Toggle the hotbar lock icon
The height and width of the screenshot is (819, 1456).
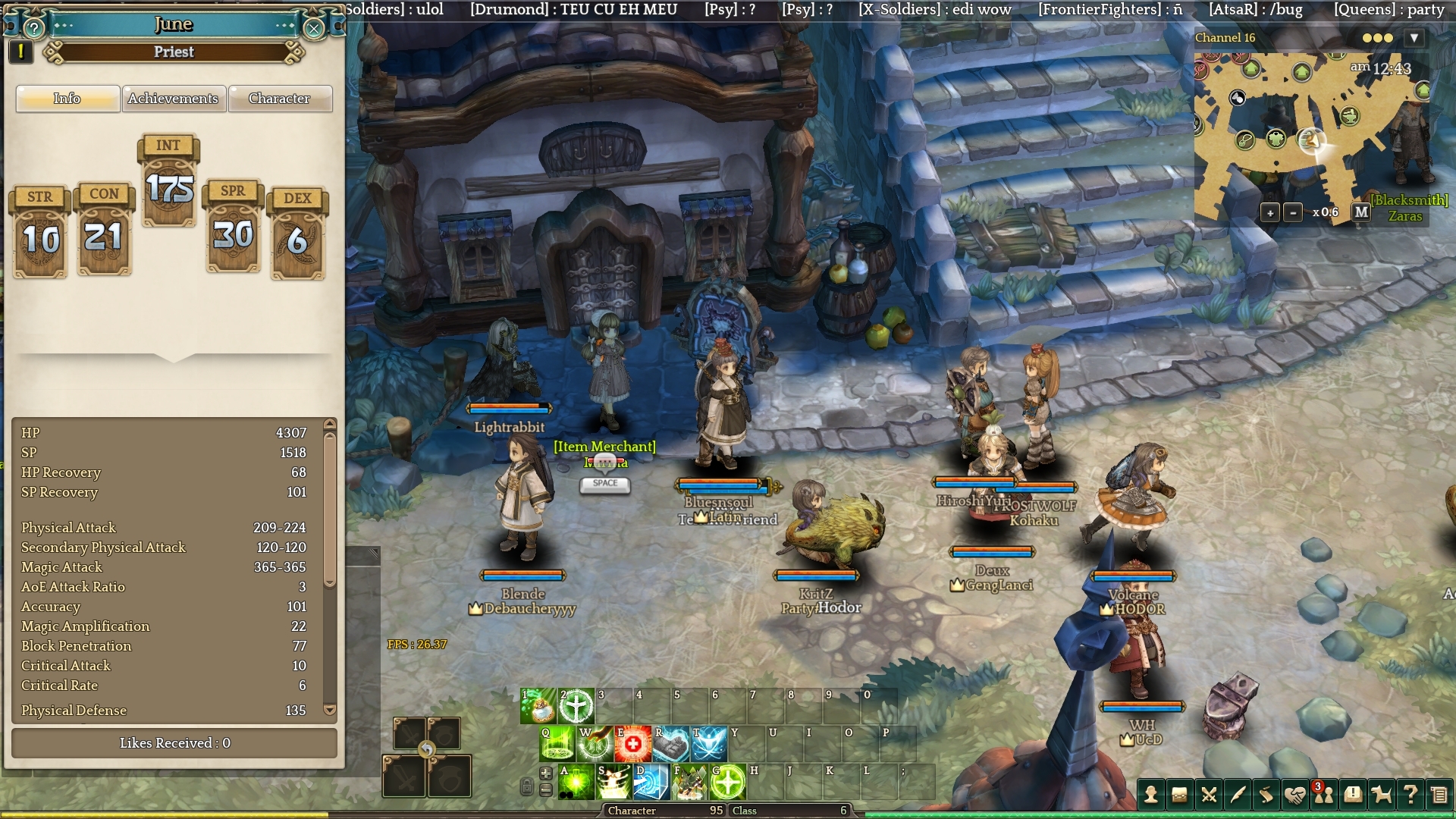coord(527,786)
